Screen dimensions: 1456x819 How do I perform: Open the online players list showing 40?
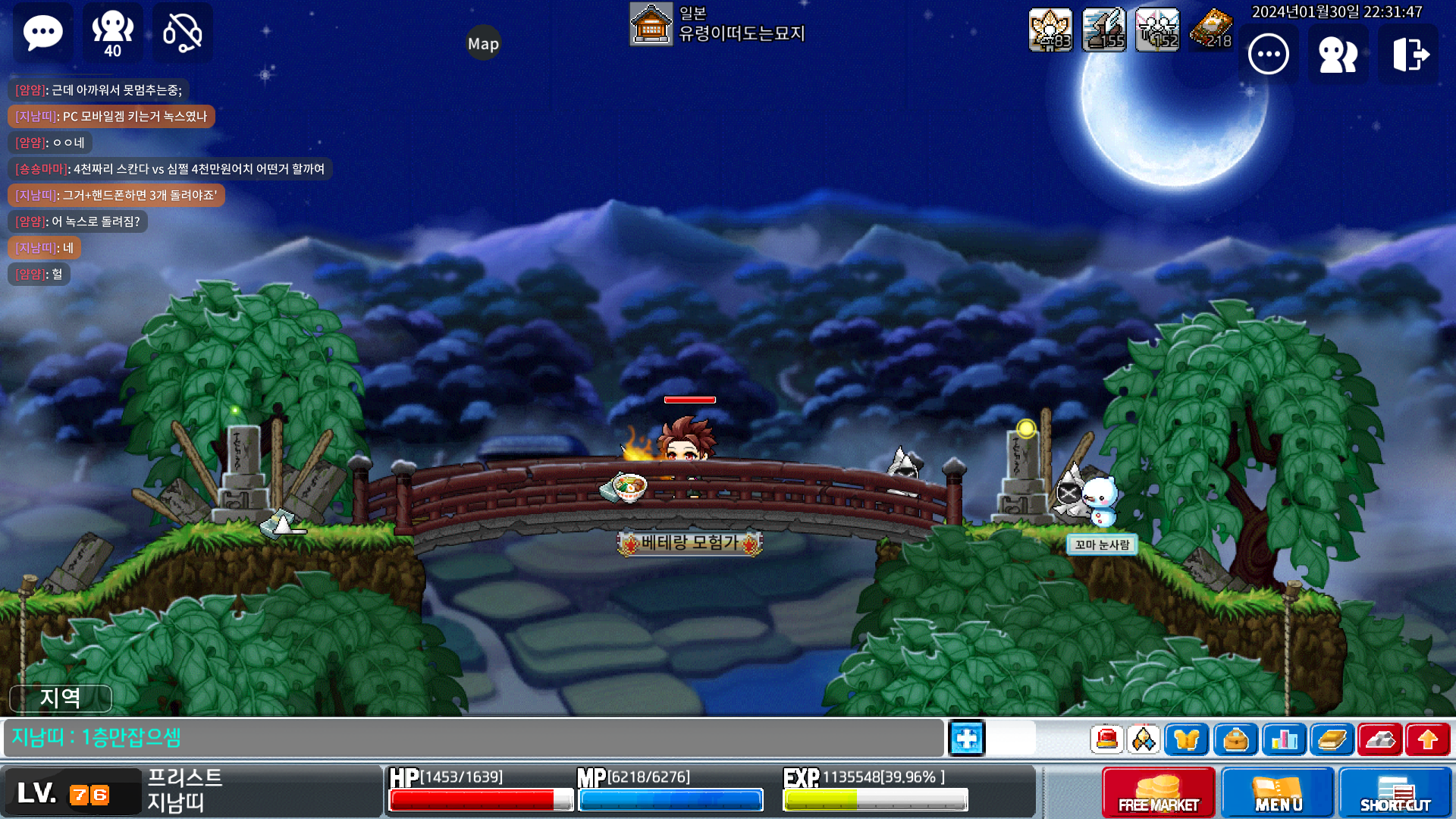pos(112,33)
